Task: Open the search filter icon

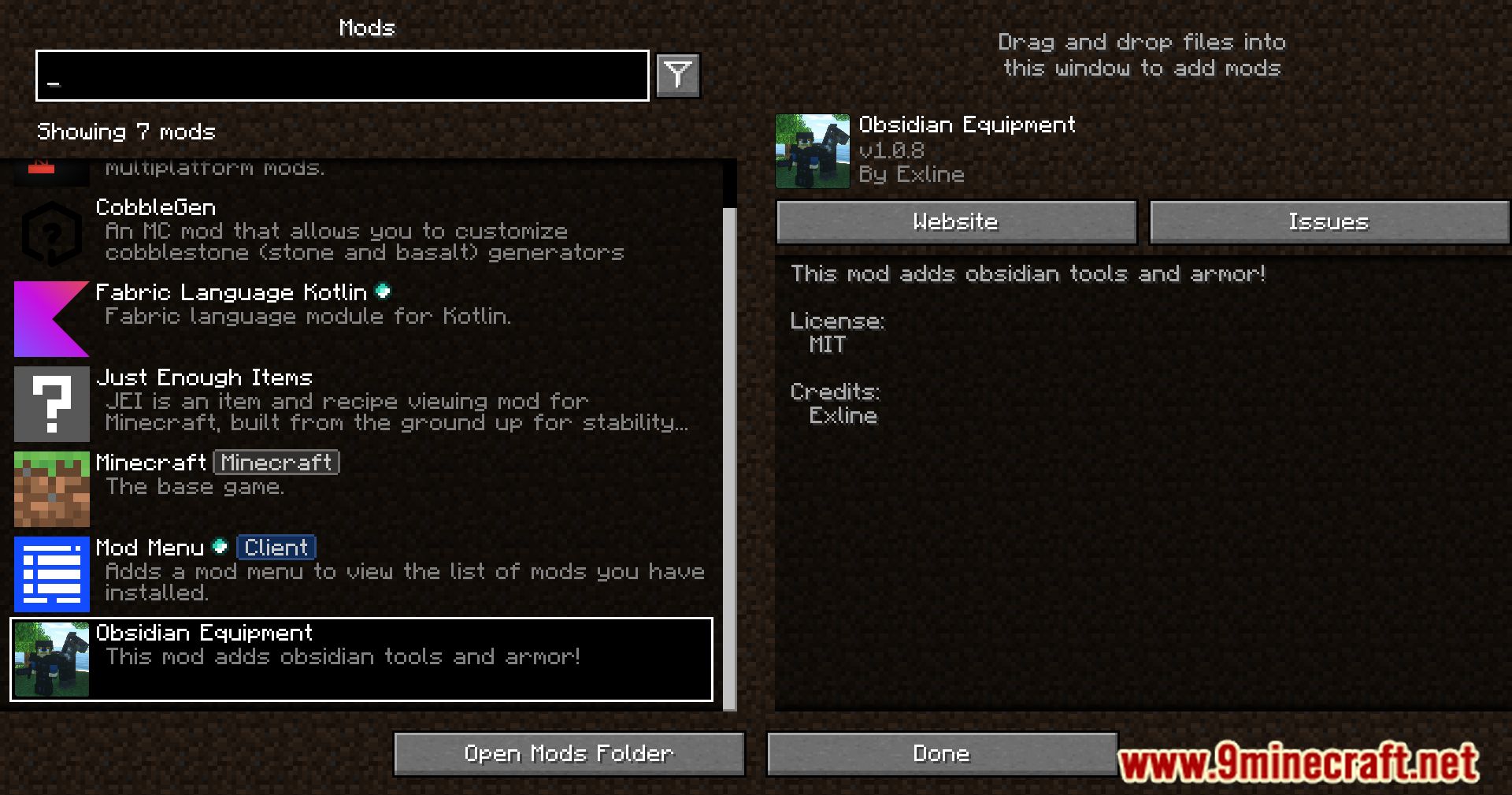Action: (677, 75)
